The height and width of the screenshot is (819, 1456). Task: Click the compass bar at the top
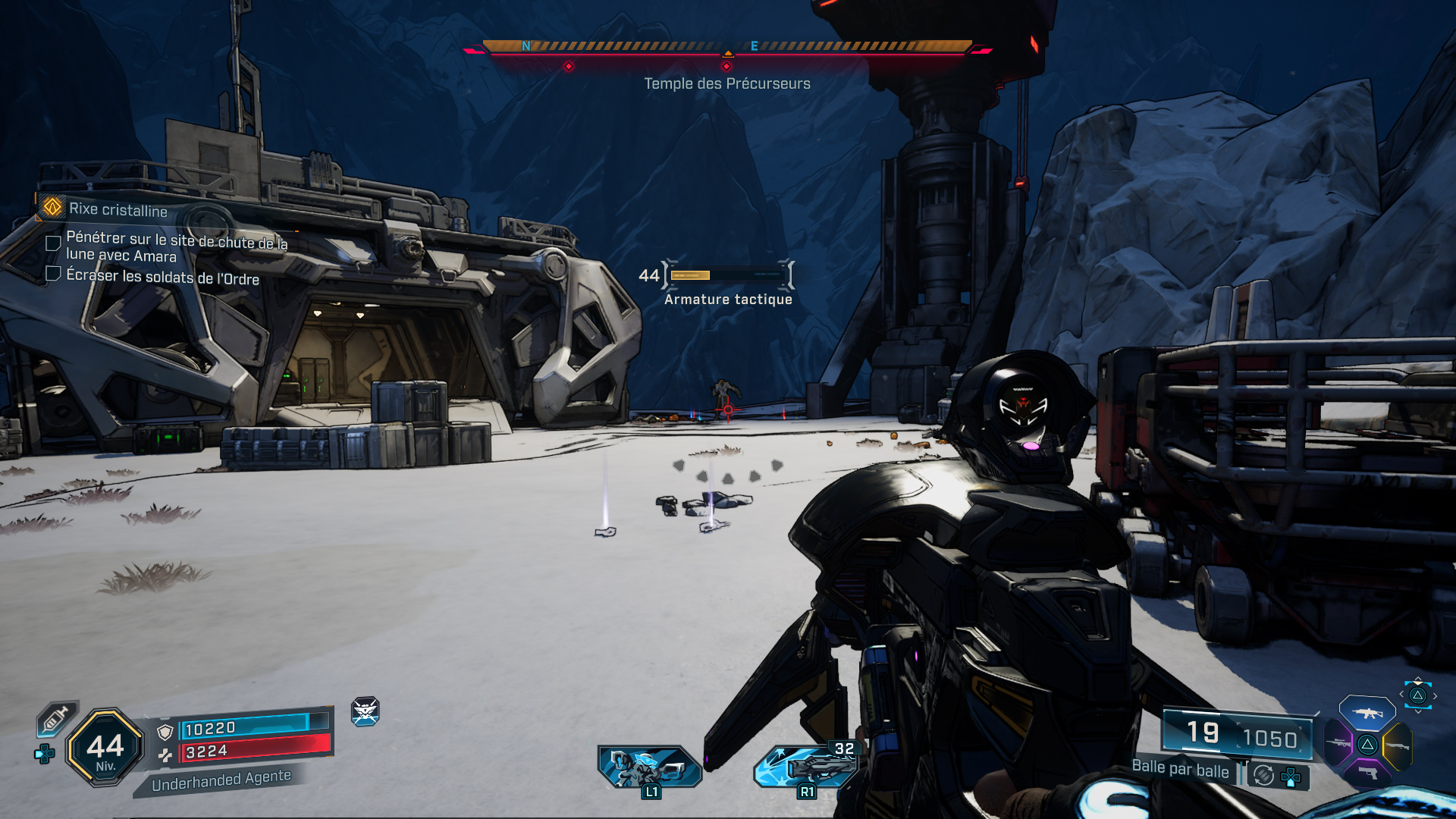(726, 47)
